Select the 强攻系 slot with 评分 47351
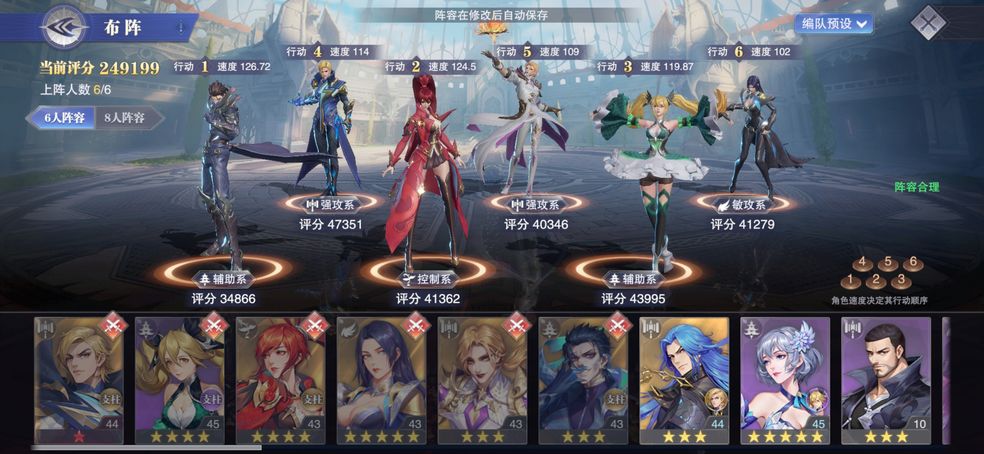The image size is (984, 454). coord(331,204)
